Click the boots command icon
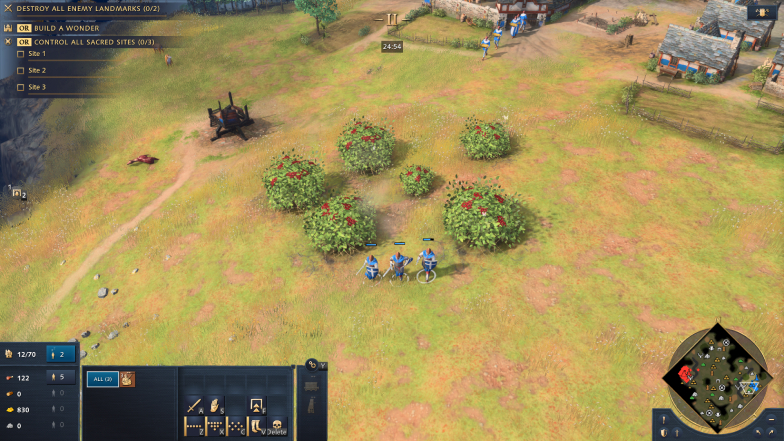The image size is (784, 441). [x=257, y=426]
